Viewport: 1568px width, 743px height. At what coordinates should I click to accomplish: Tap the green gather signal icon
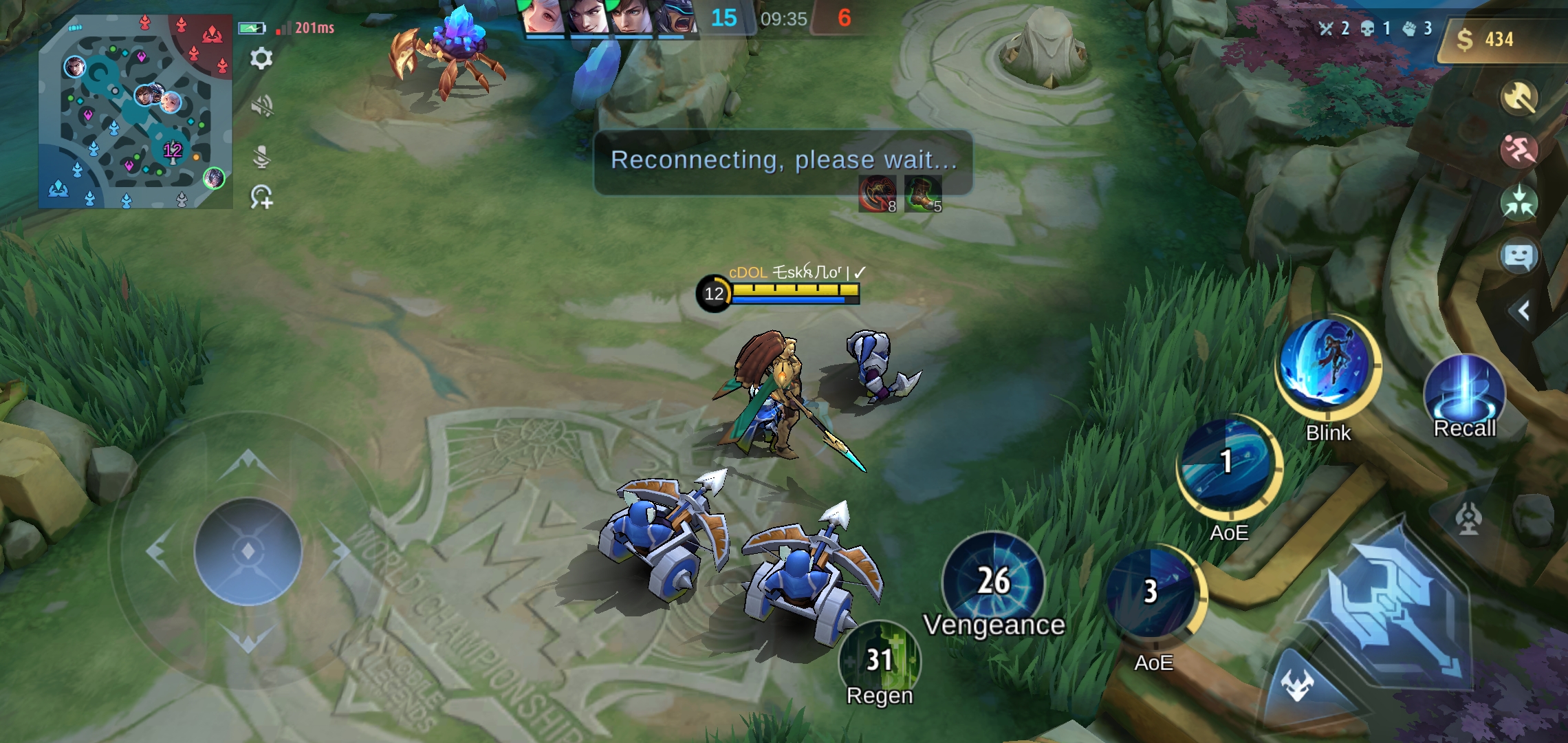pyautogui.click(x=1519, y=203)
